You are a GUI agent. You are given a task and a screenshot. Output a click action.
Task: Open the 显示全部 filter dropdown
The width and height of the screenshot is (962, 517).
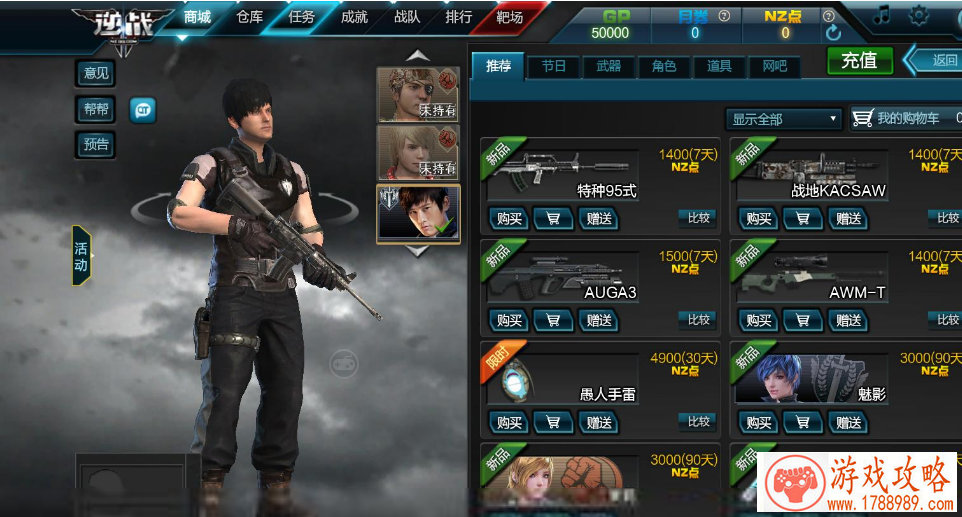click(783, 119)
